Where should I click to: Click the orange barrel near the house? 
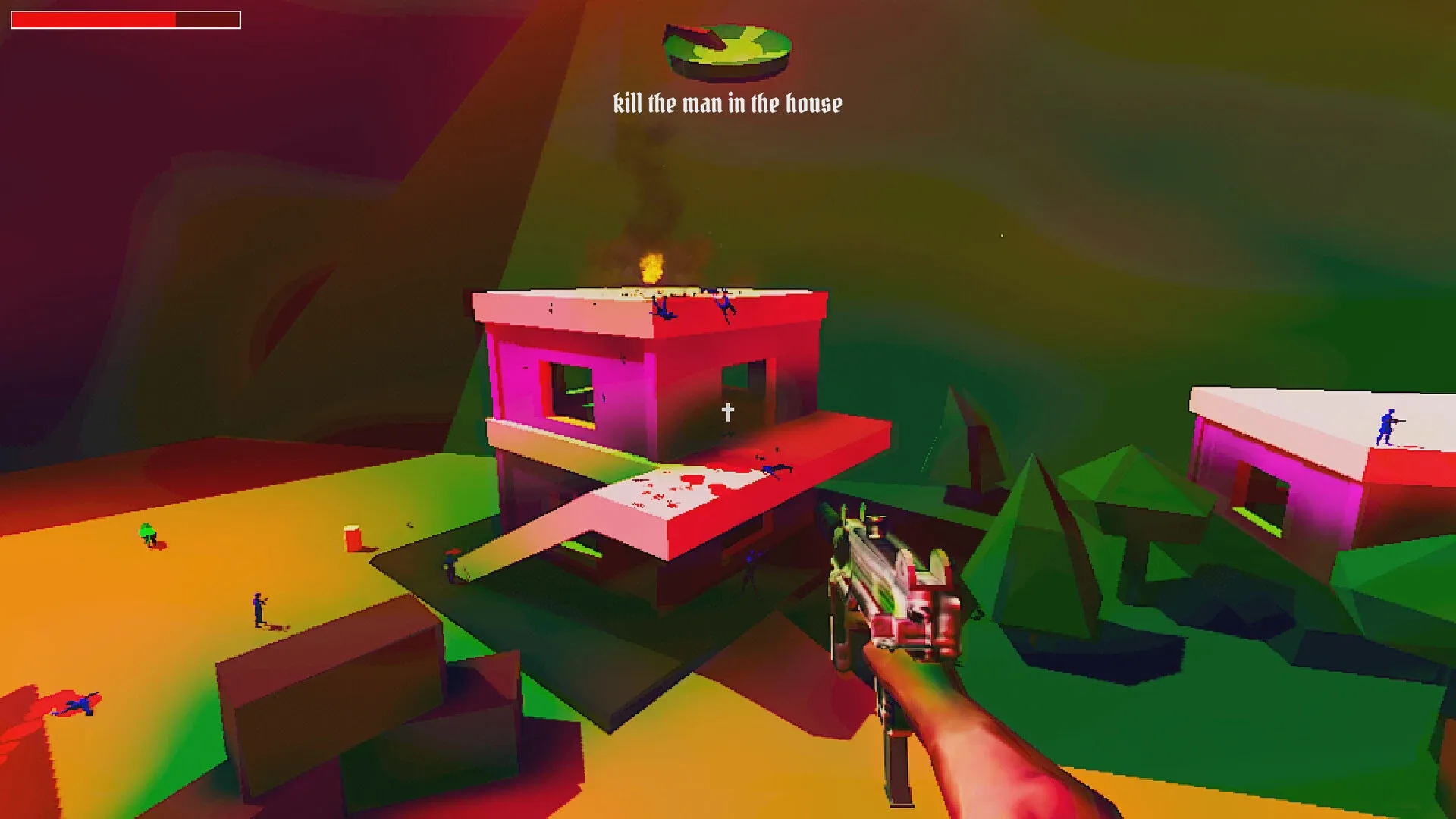pos(353,538)
